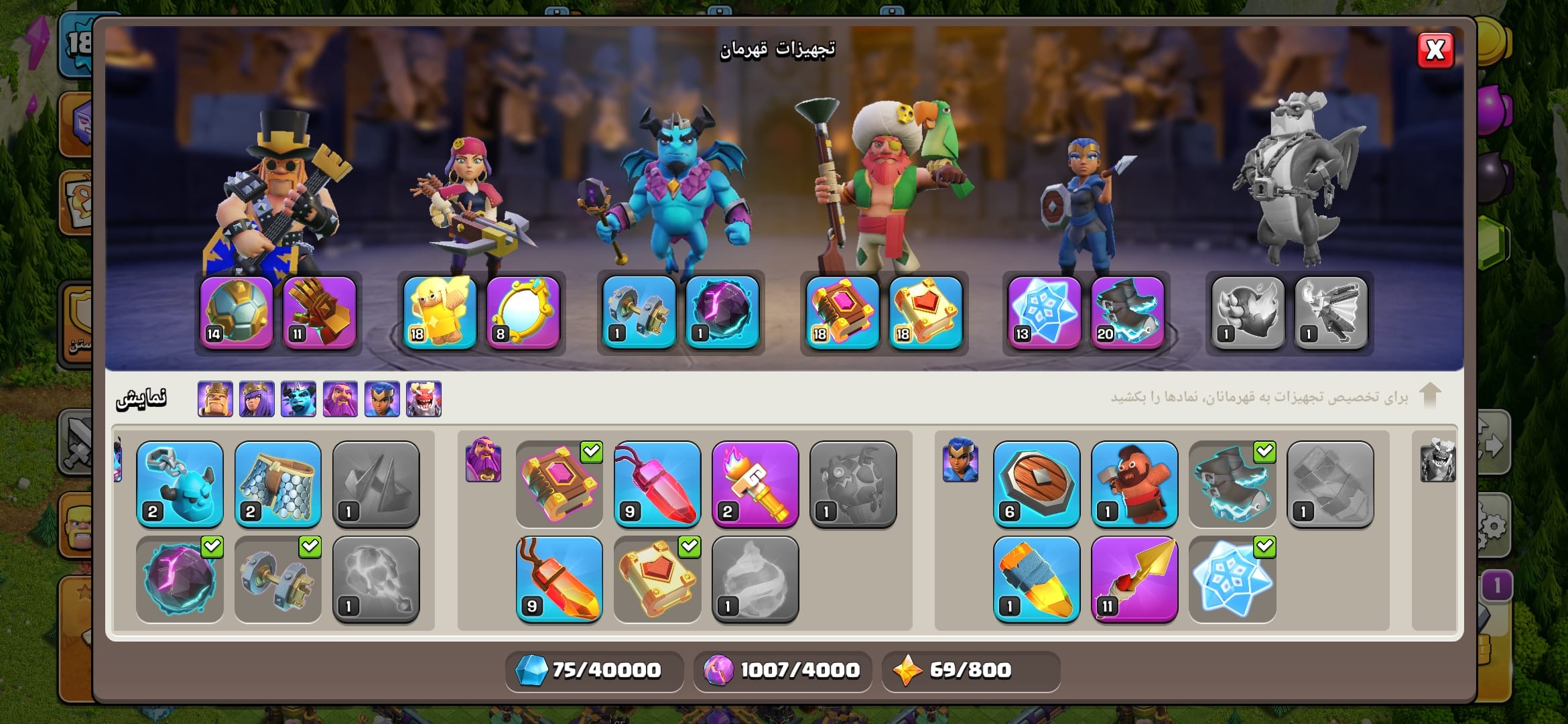The image size is (1568, 724).
Task: Choose the equipped Electro Boots slot
Action: click(1128, 312)
